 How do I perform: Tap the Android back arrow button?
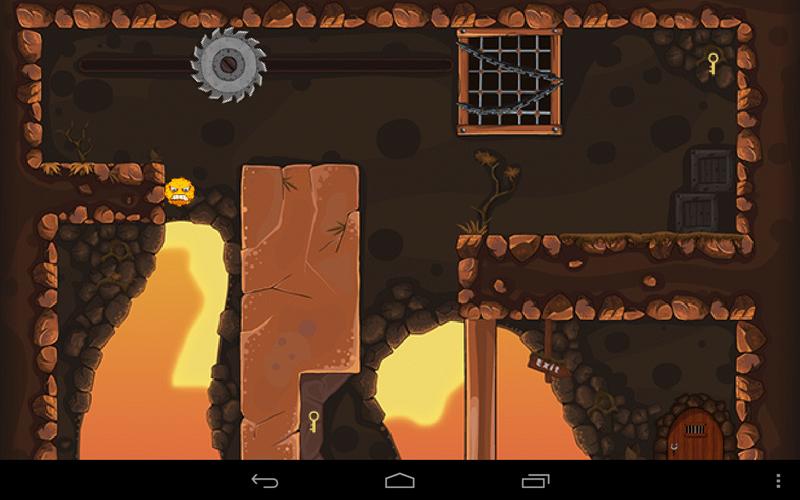click(265, 481)
